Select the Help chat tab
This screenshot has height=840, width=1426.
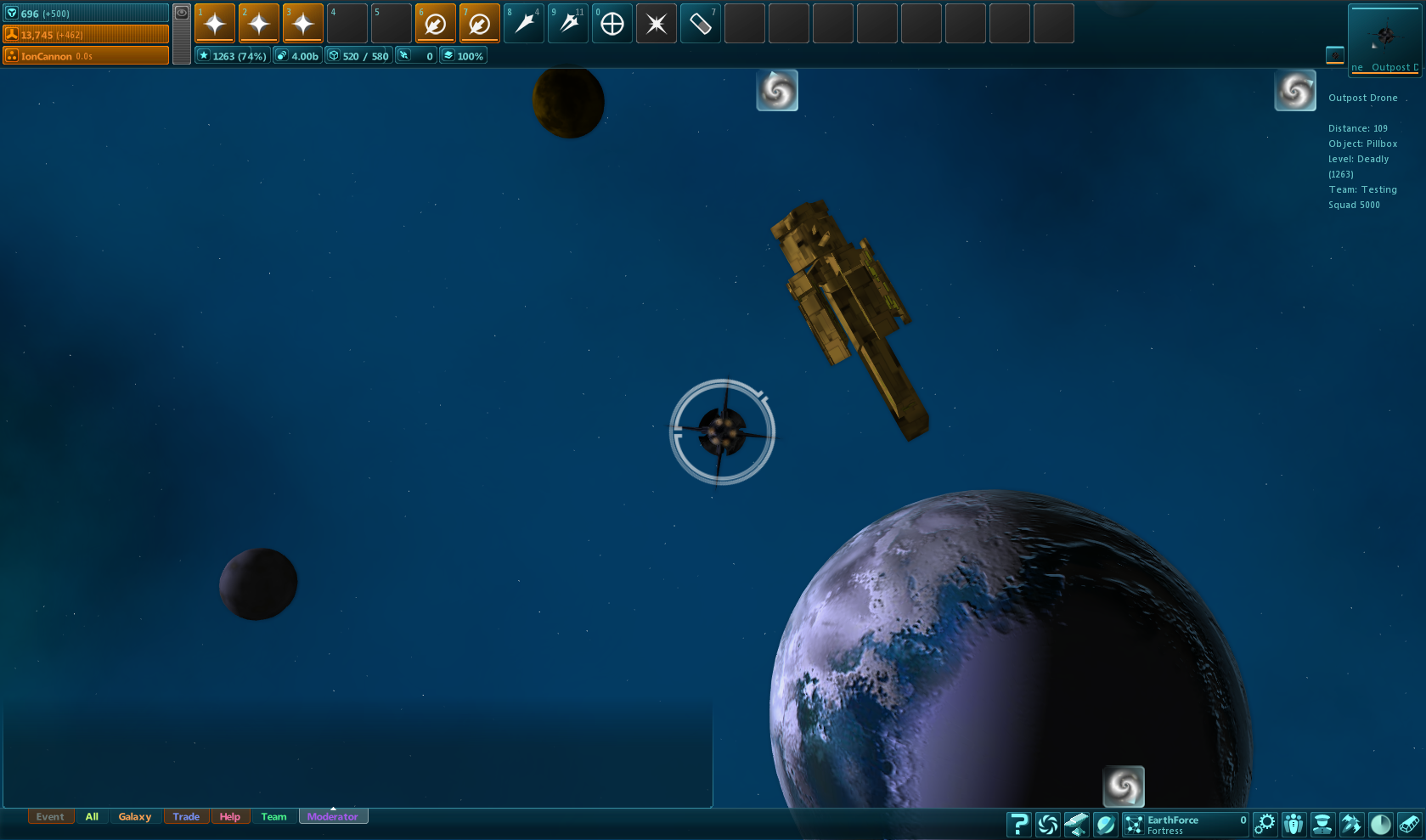[x=229, y=817]
